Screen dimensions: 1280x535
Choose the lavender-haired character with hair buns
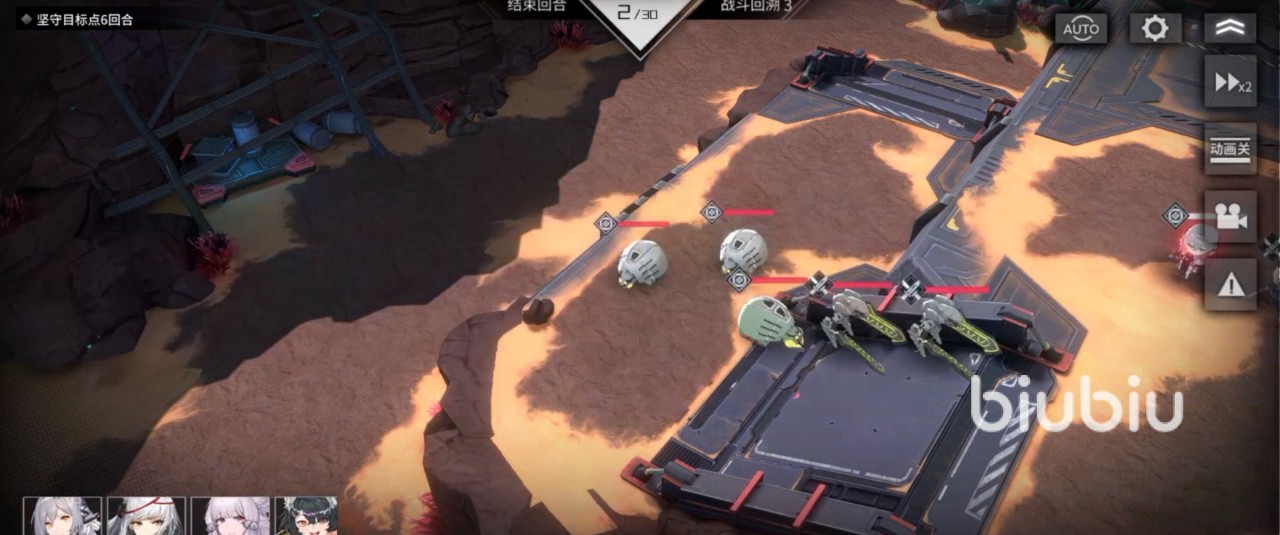[230, 516]
